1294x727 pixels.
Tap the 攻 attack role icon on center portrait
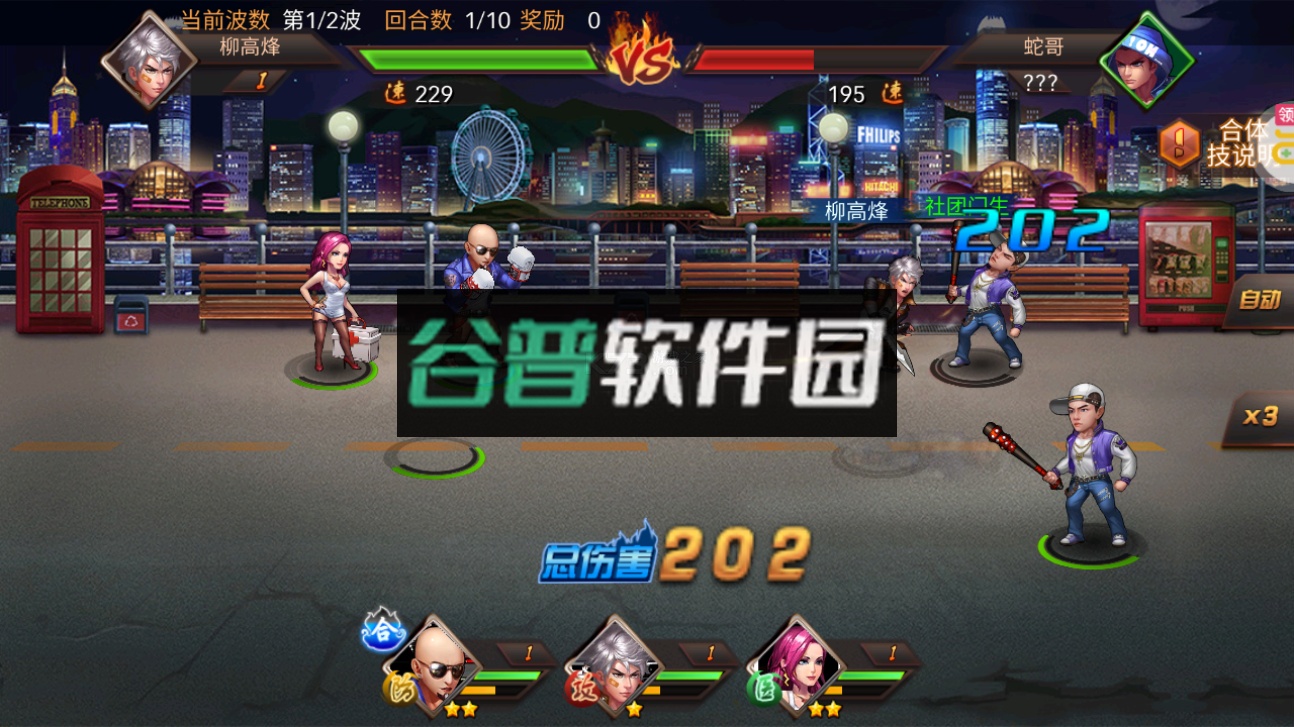click(584, 692)
